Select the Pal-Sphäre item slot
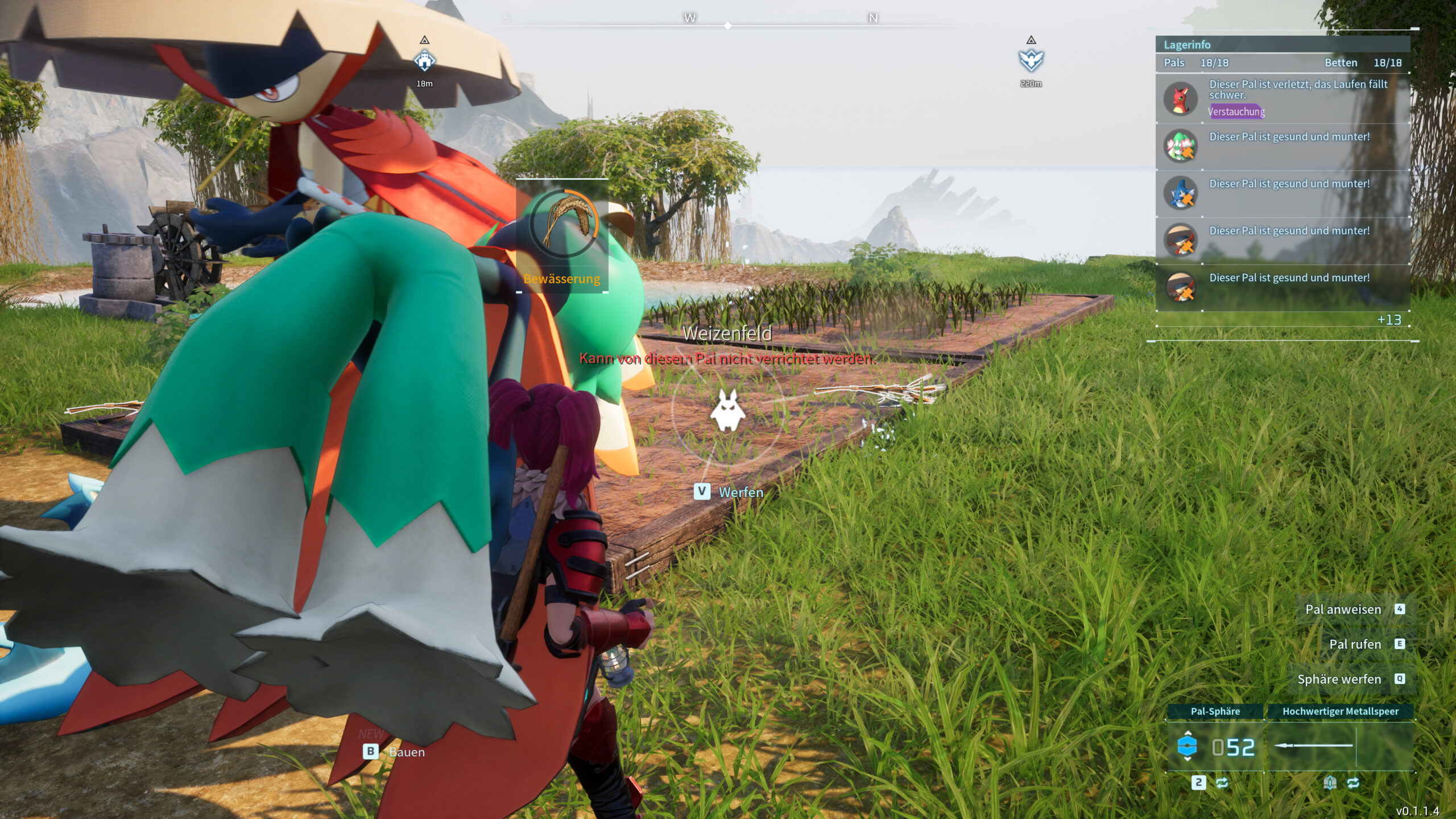This screenshot has width=1456, height=819. 1215,746
